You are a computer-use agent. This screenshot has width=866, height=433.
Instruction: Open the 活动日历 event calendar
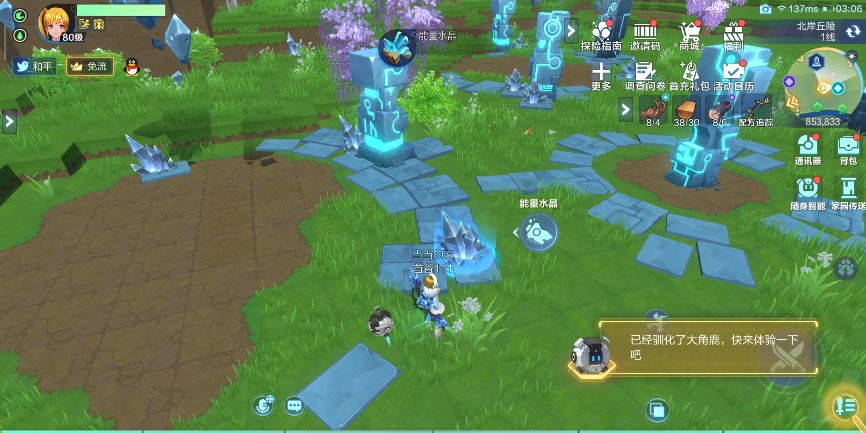coord(734,74)
